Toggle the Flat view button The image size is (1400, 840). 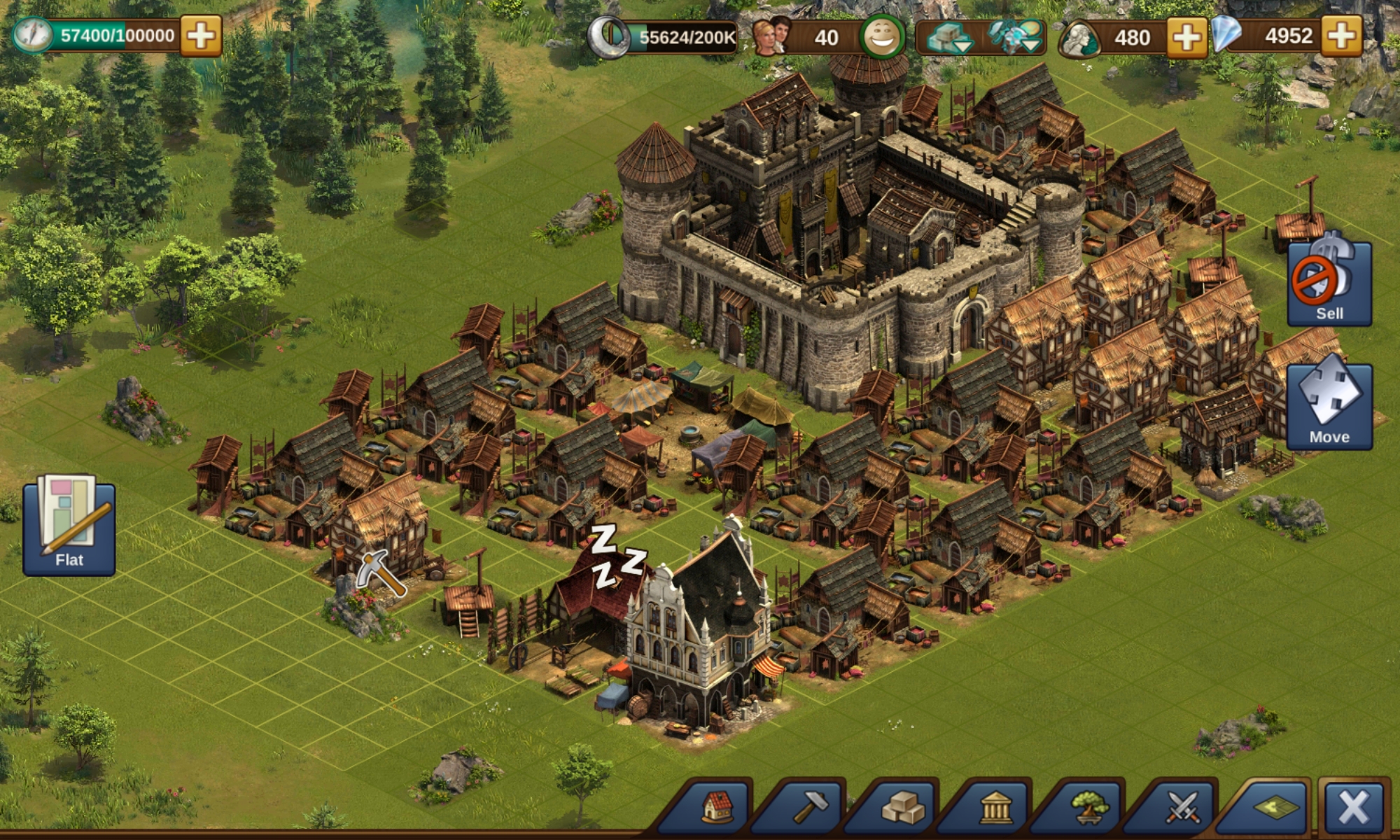click(x=69, y=528)
